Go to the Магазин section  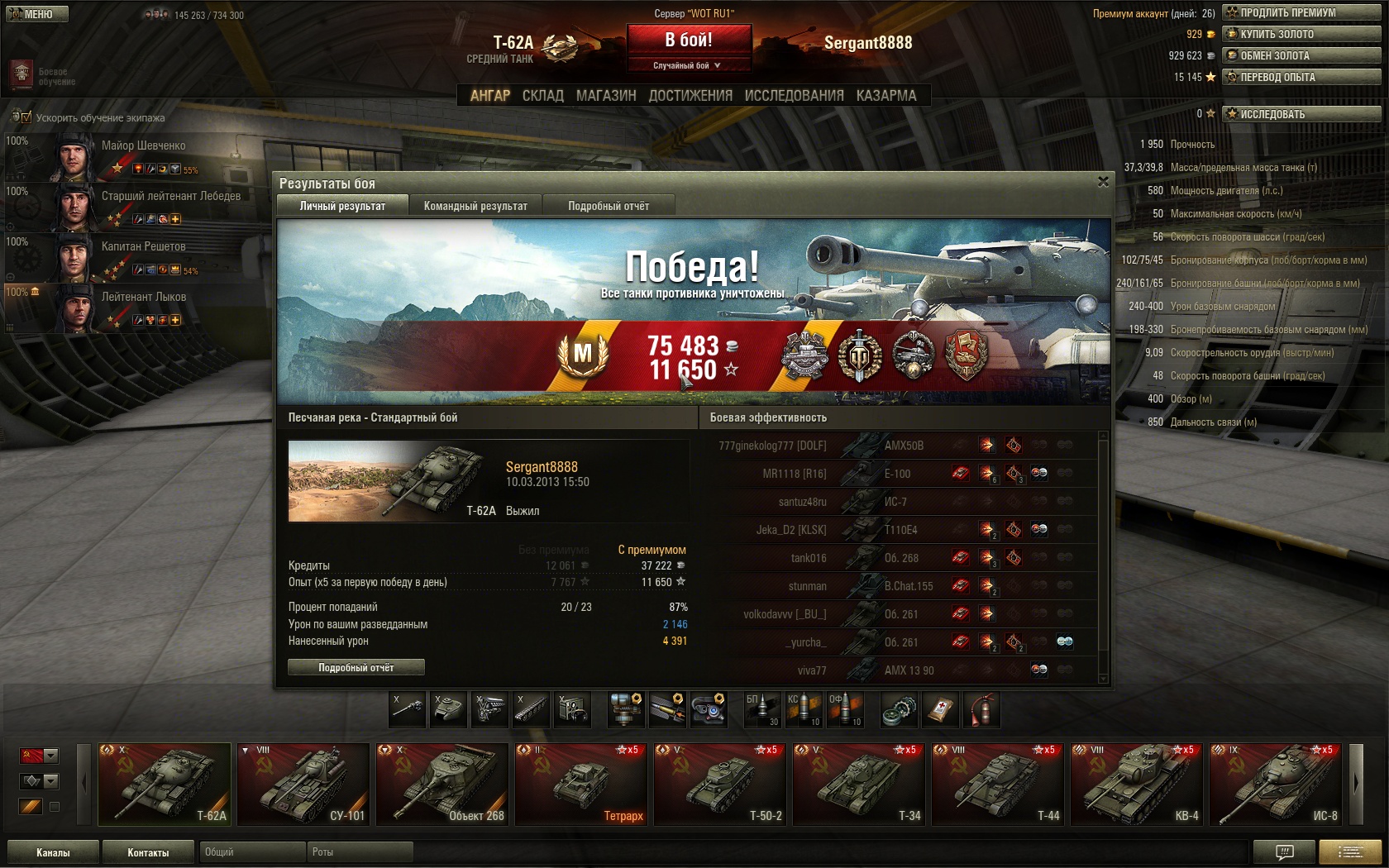click(x=606, y=96)
